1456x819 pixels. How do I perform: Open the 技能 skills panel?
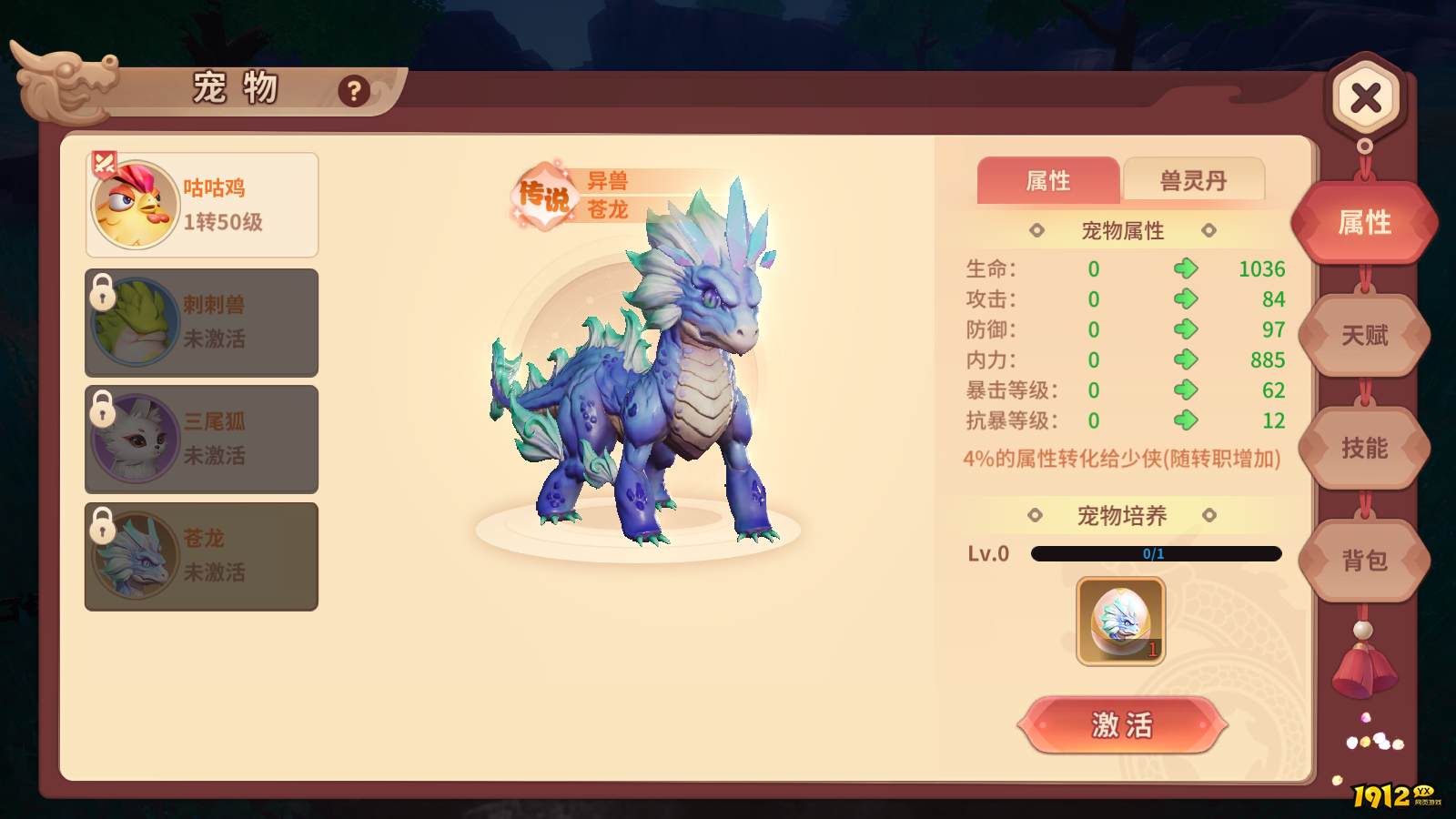[x=1363, y=450]
